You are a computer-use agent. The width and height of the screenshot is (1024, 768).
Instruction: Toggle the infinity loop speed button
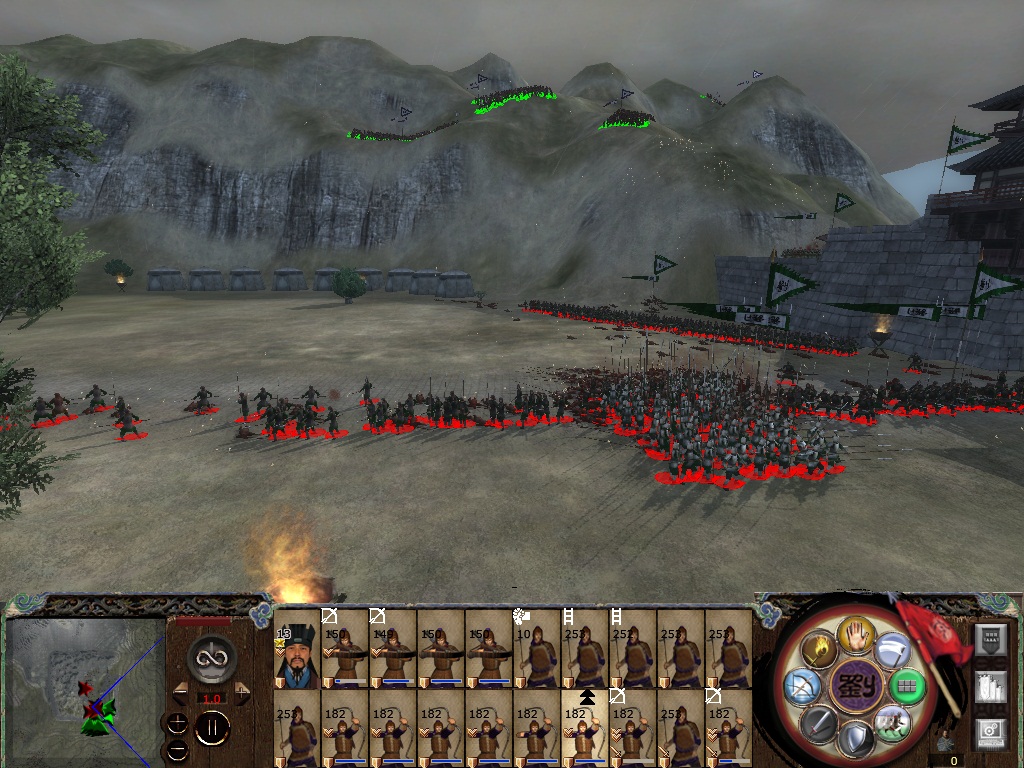pos(211,656)
